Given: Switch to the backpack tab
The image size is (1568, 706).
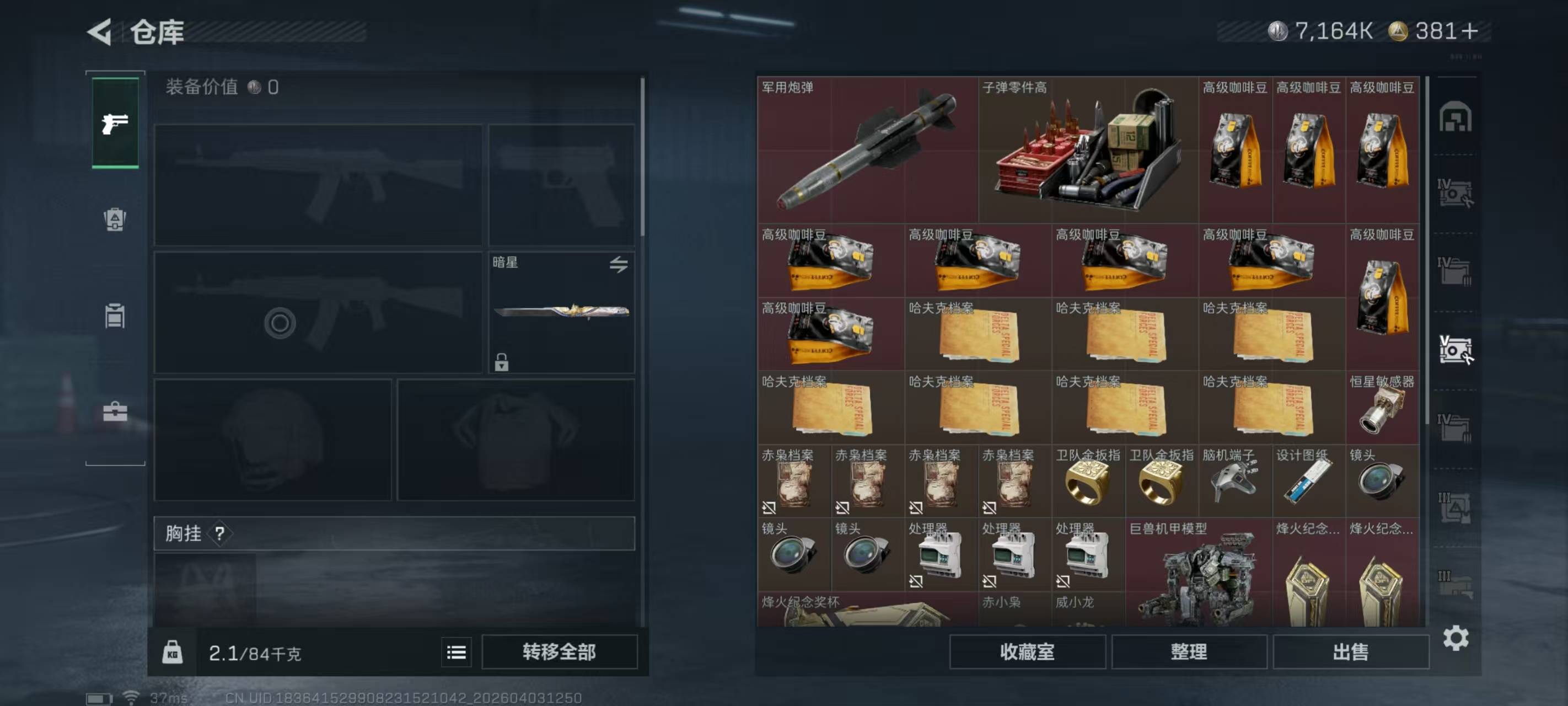Looking at the screenshot, I should 115,220.
